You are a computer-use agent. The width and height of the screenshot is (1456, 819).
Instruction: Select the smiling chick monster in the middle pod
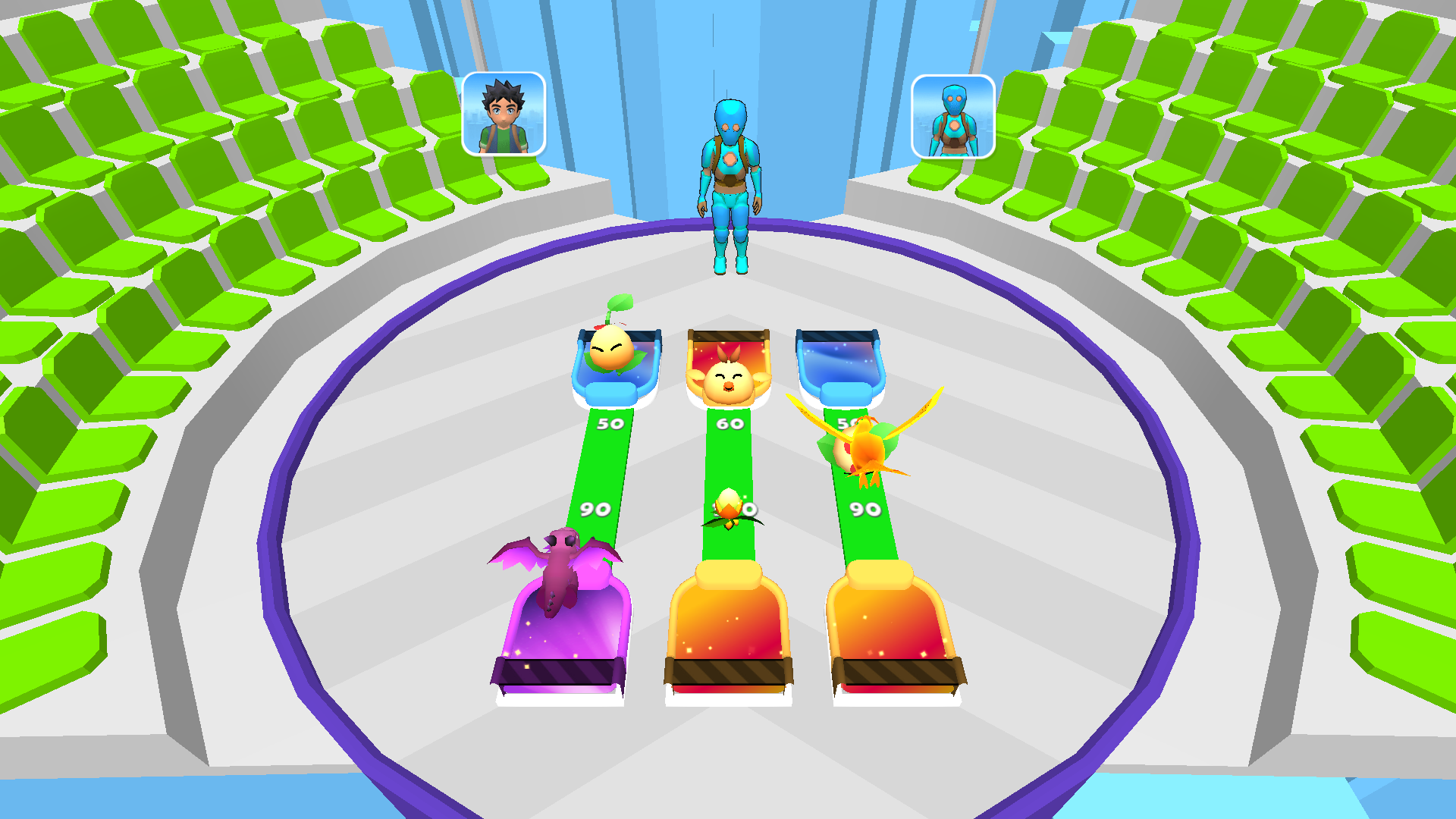(726, 375)
